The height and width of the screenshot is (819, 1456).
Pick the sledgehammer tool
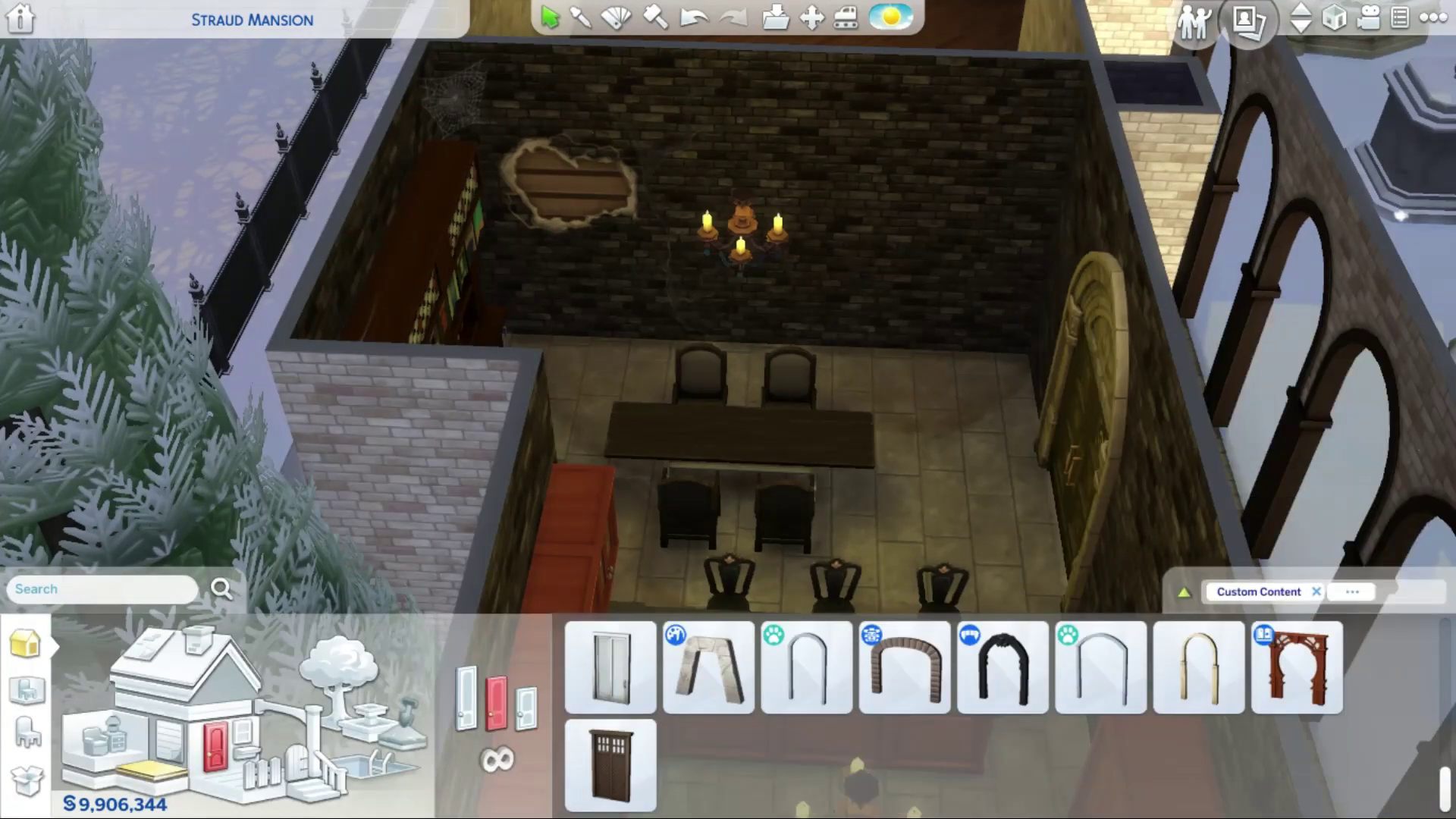(x=655, y=17)
